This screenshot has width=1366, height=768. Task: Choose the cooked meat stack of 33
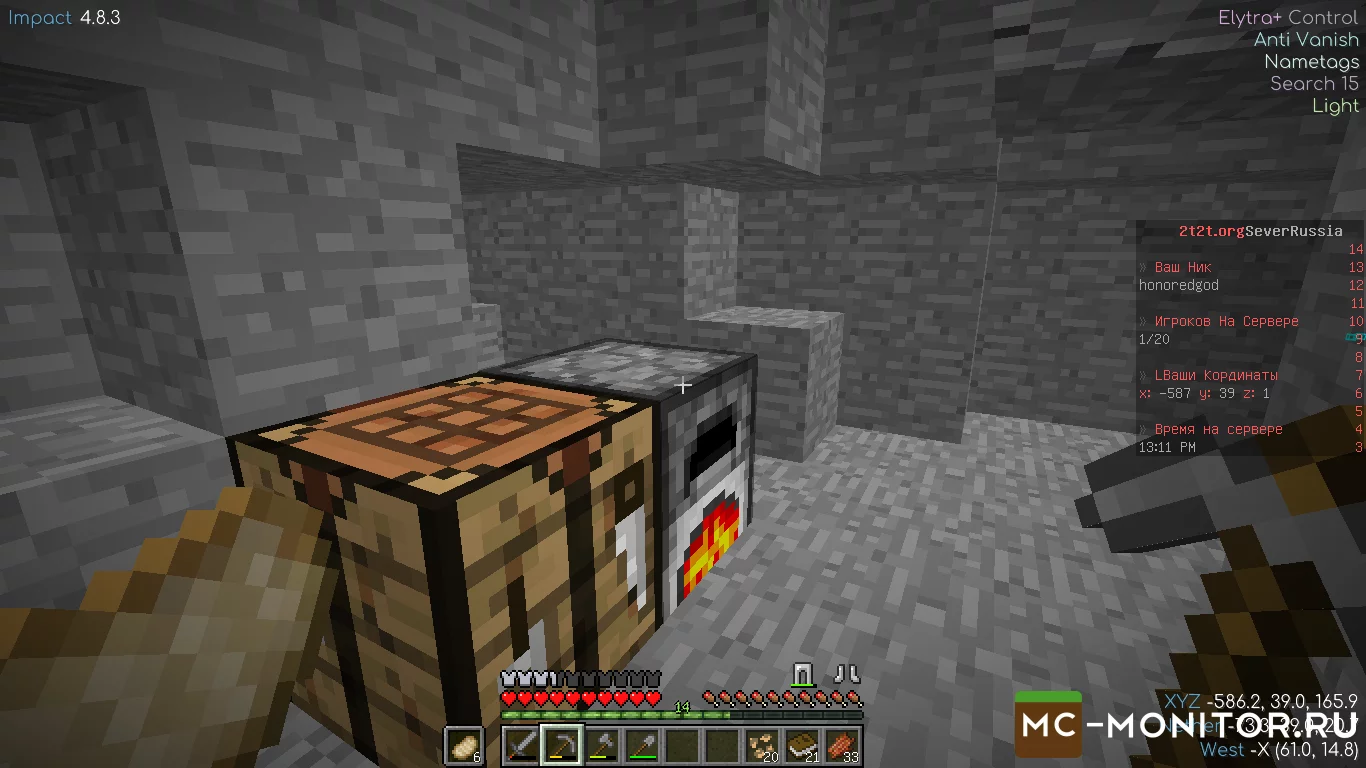(843, 746)
